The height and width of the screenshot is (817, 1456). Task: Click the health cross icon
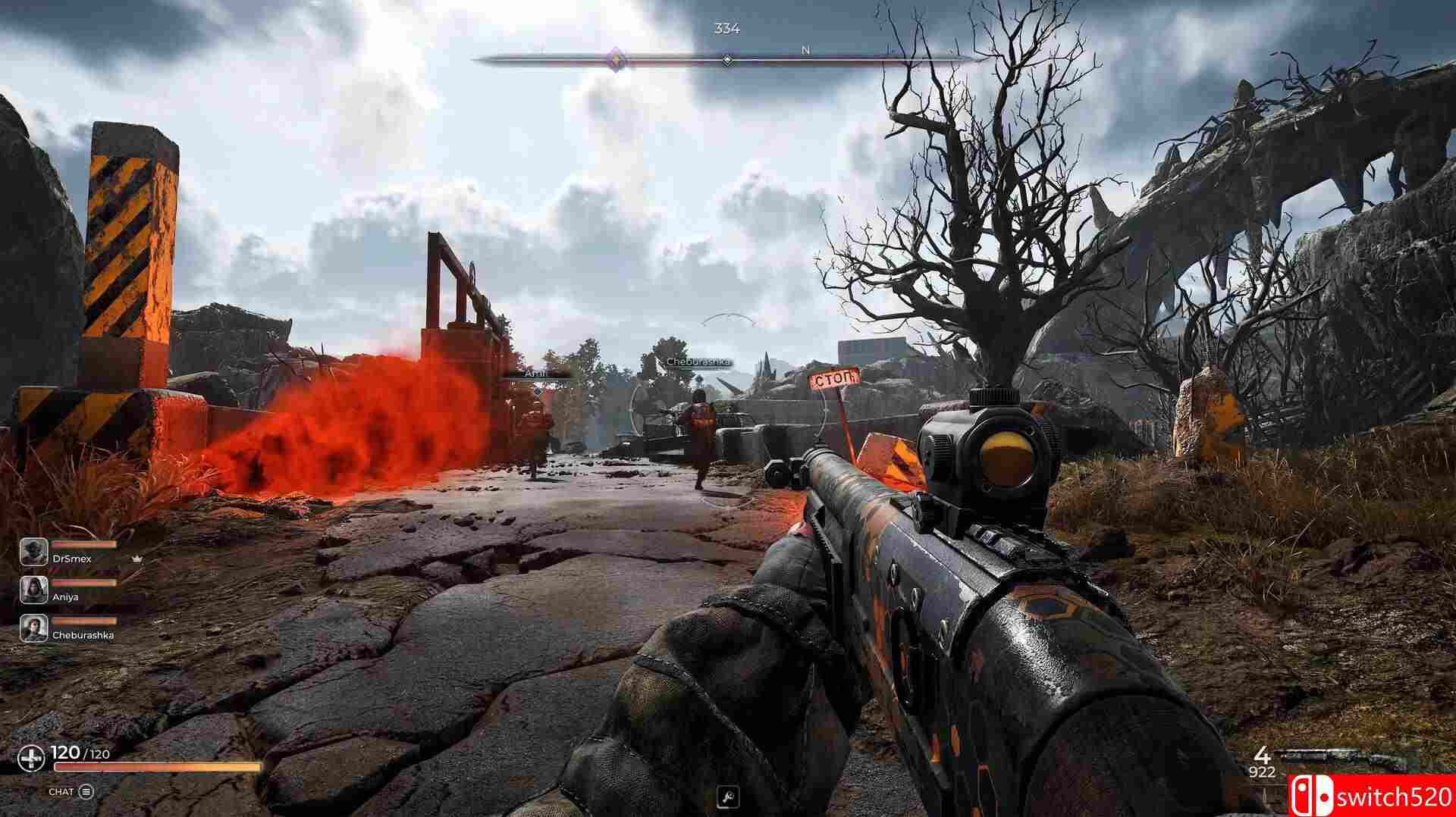coord(32,757)
